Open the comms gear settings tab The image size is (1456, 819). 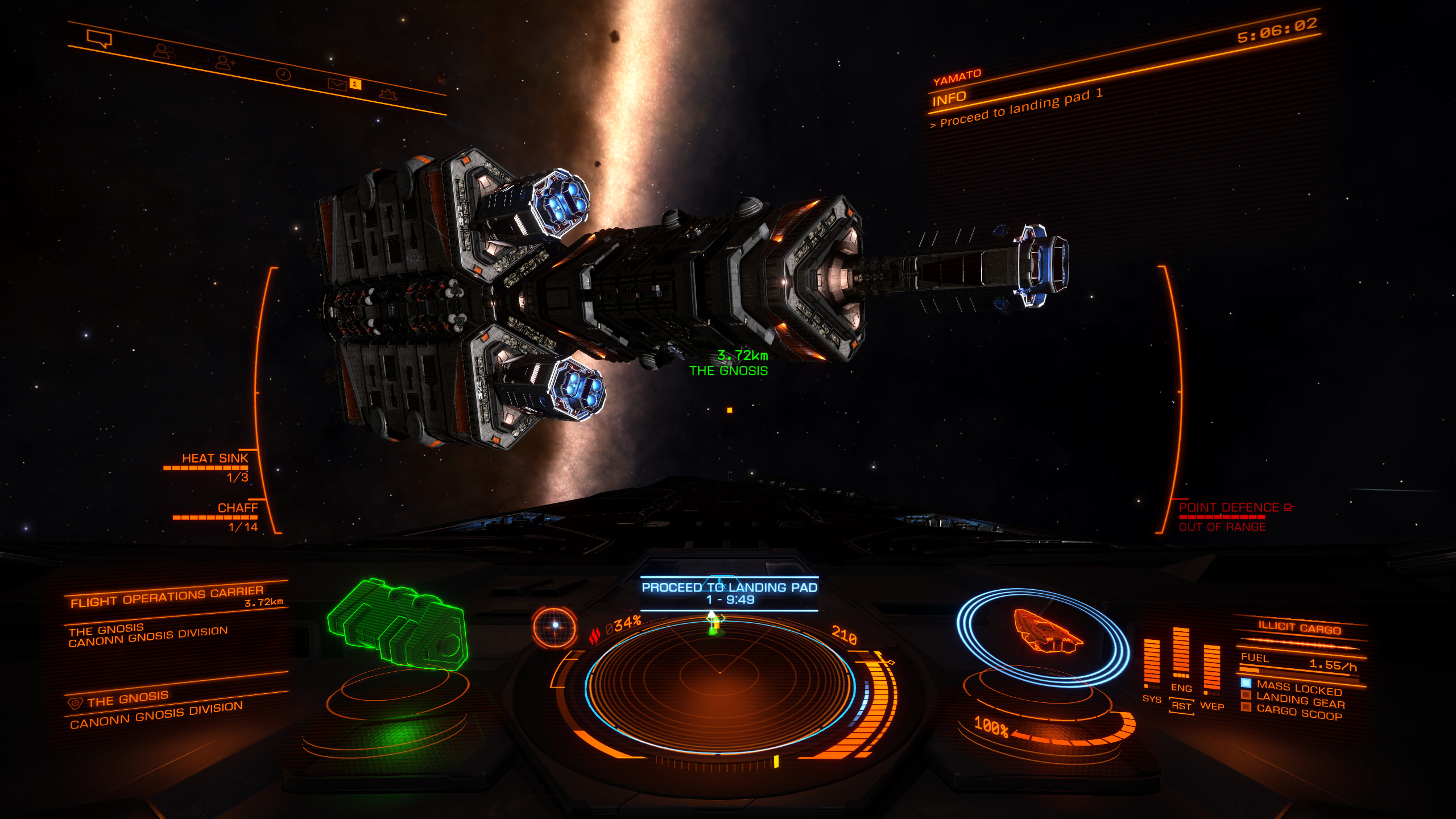point(388,94)
